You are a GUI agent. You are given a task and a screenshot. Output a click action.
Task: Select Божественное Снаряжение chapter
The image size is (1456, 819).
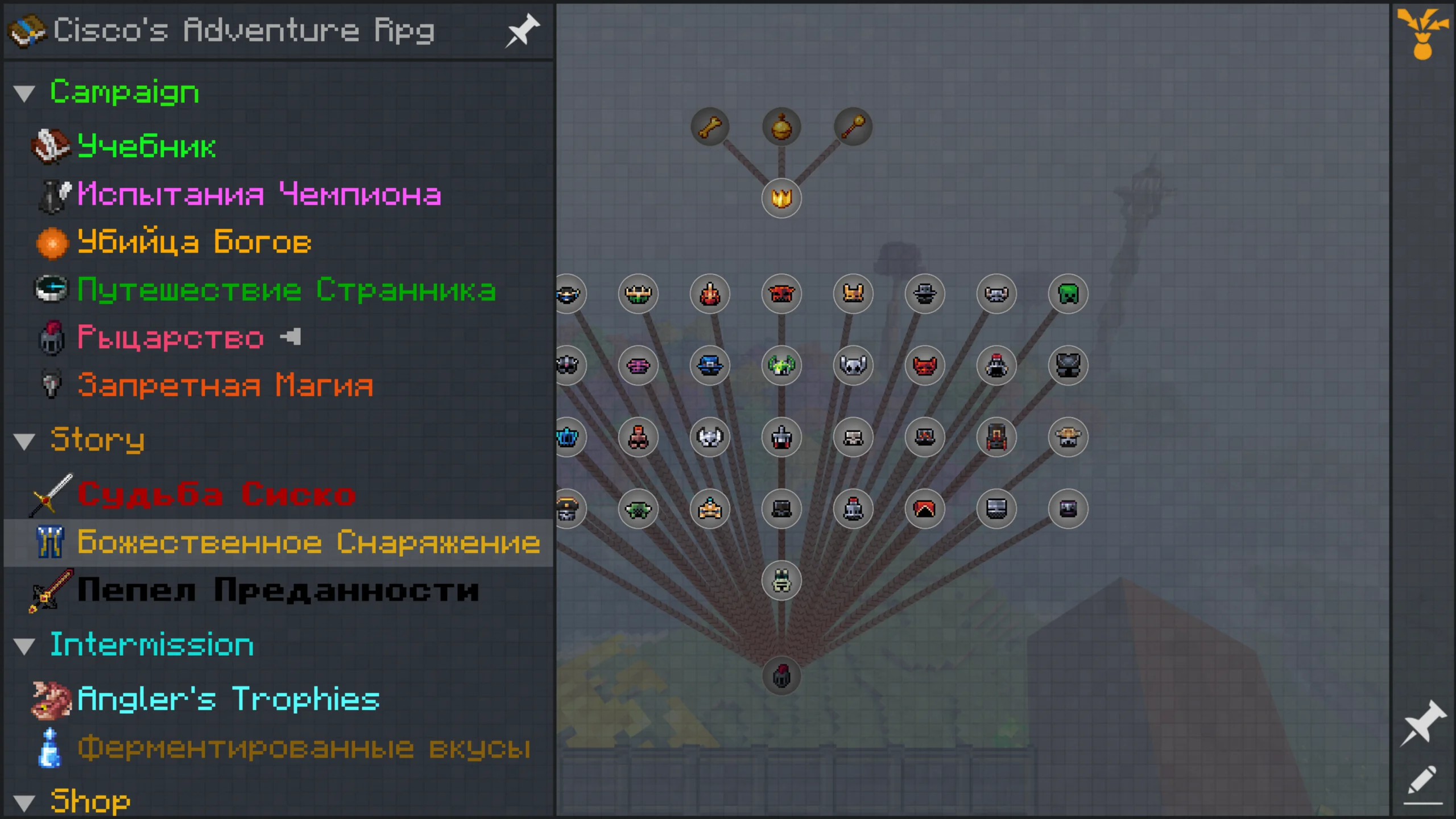click(308, 542)
